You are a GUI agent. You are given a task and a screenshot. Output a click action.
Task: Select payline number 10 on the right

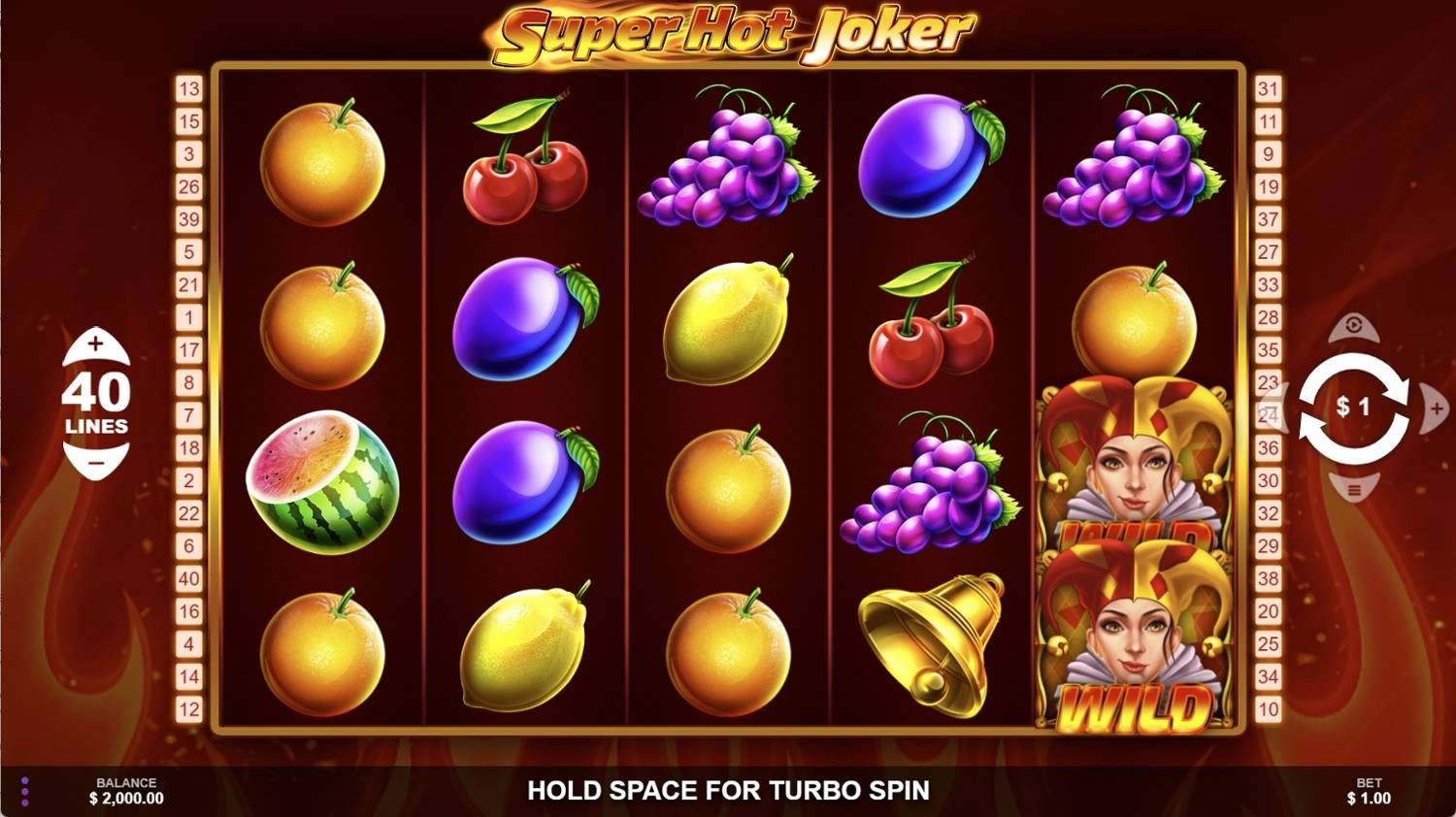coord(1269,710)
